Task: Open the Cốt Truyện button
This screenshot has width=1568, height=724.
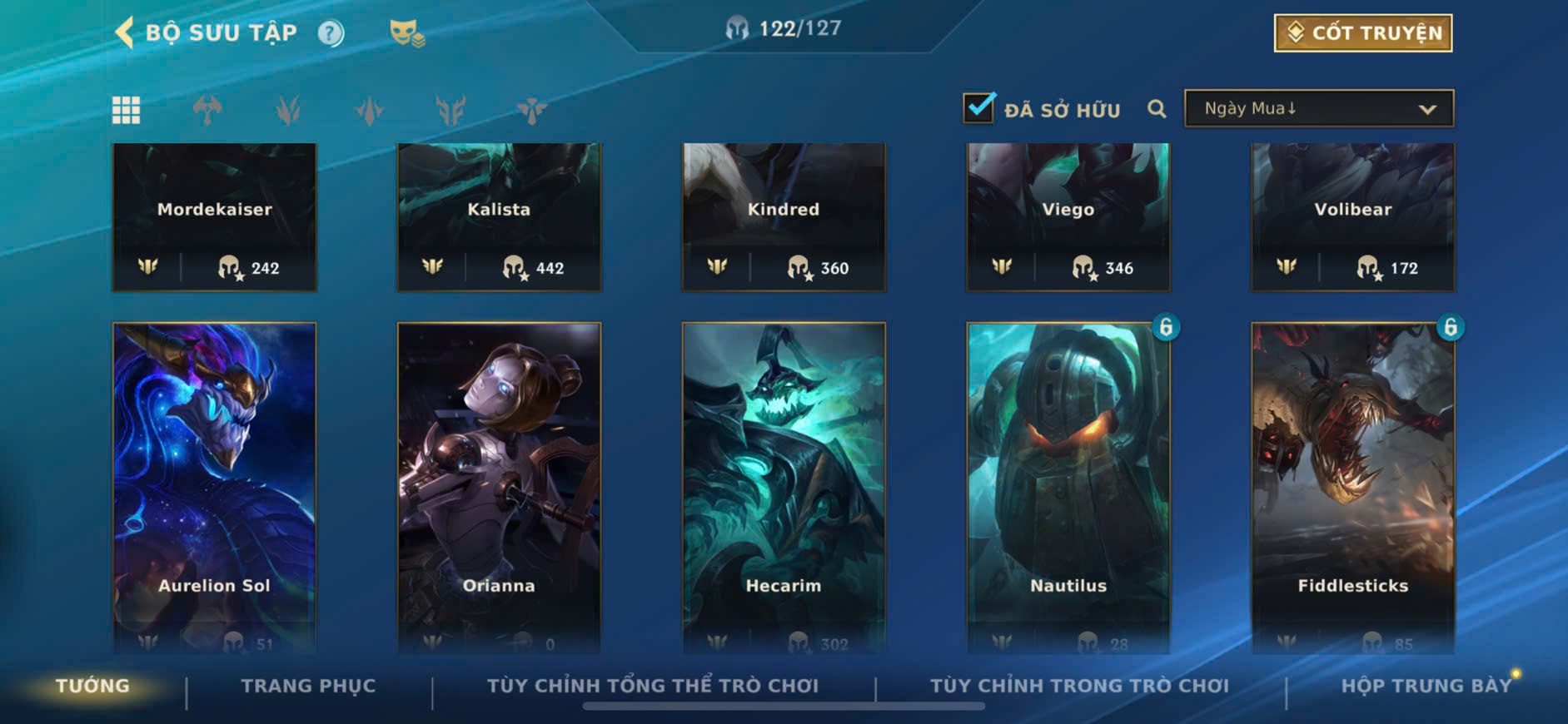Action: [x=1362, y=33]
